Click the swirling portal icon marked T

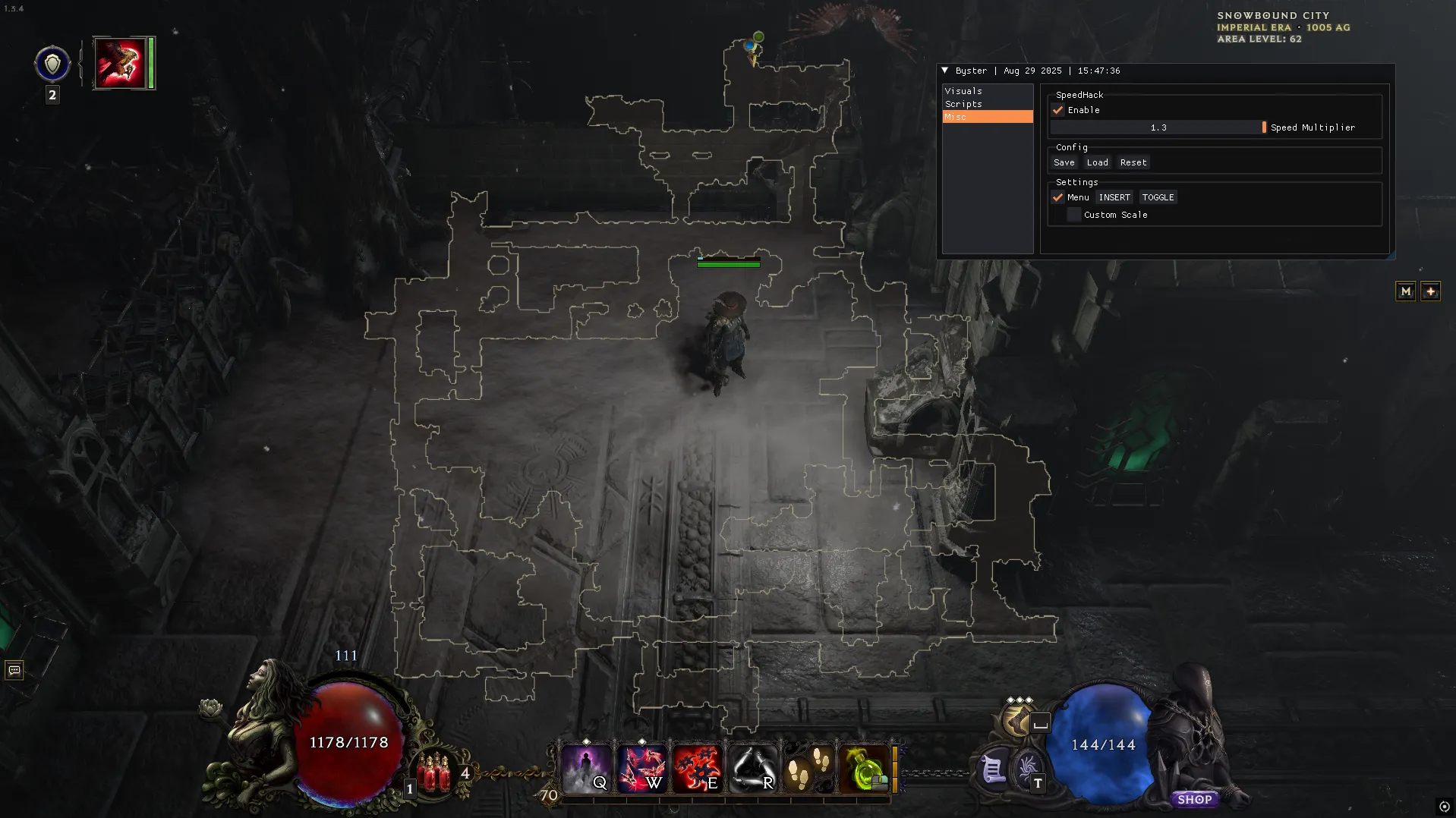1028,770
